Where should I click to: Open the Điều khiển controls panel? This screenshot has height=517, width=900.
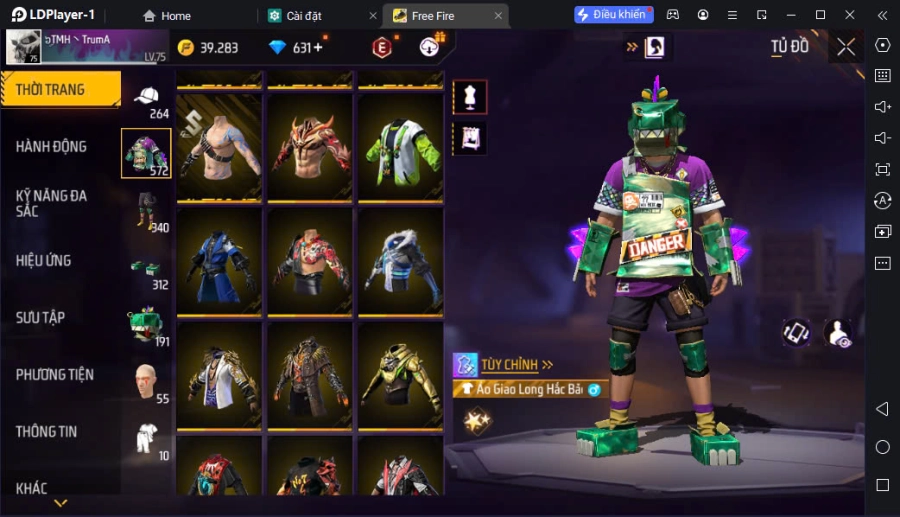[612, 15]
